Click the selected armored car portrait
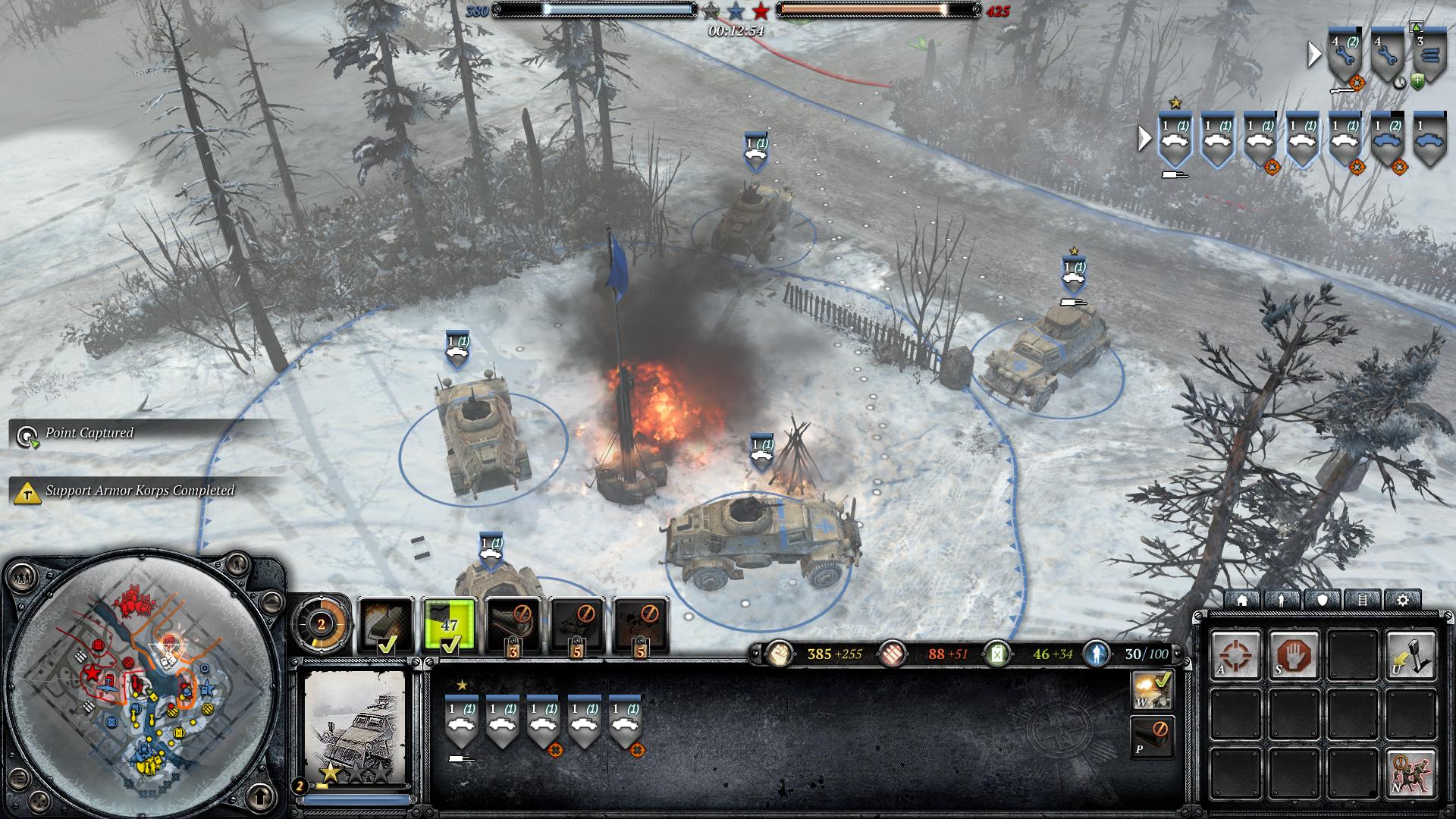Viewport: 1456px width, 819px height. pos(356,726)
